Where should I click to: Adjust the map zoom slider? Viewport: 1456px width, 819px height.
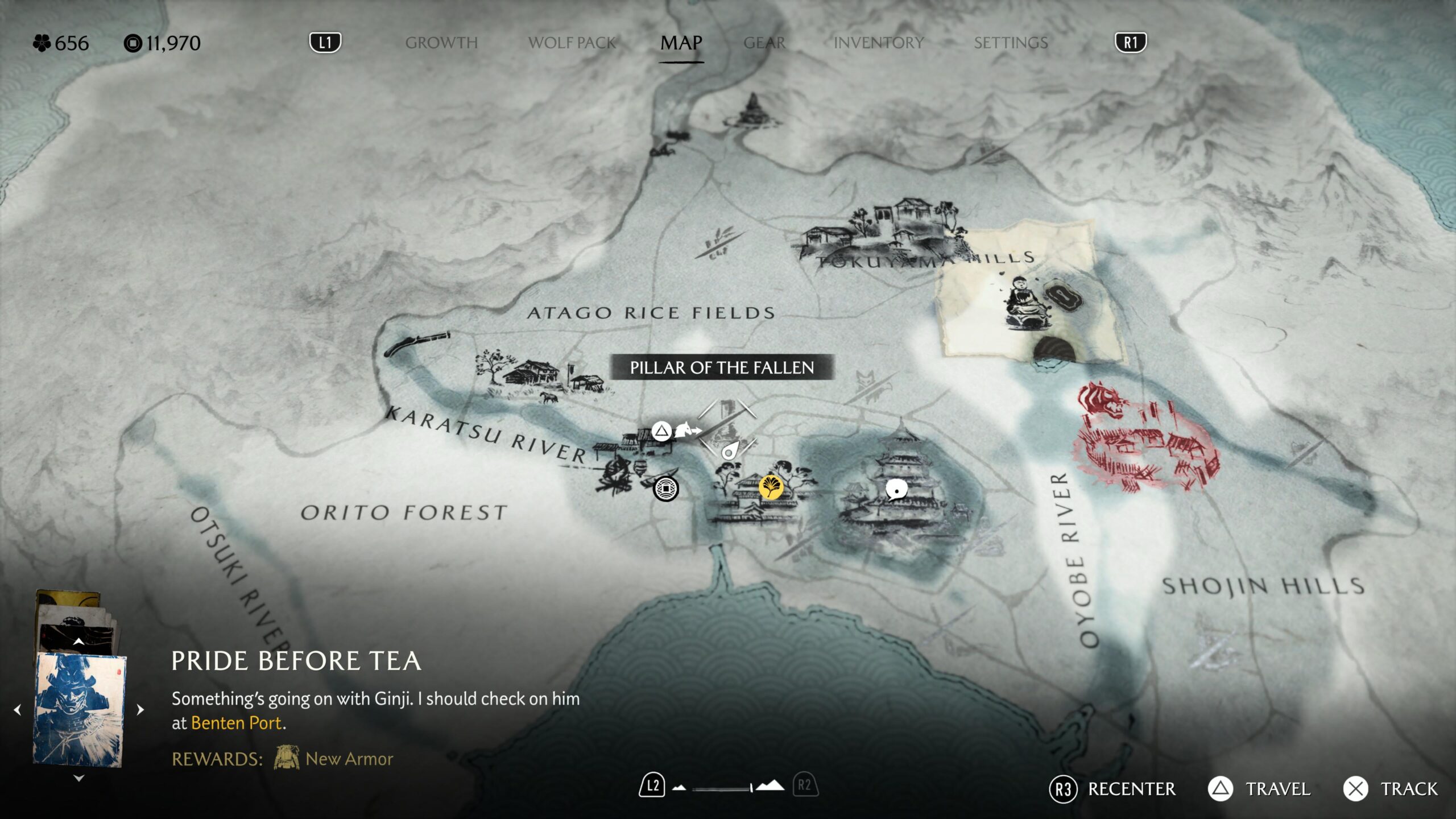pyautogui.click(x=722, y=788)
